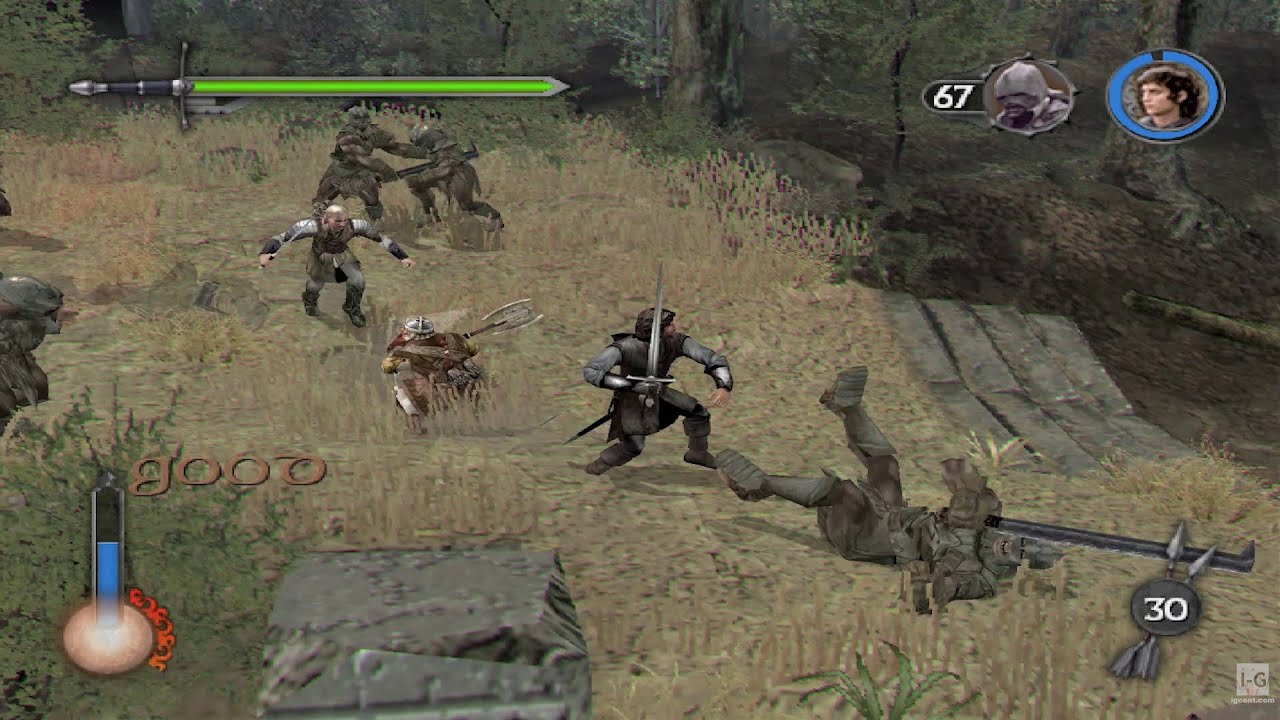Click the green health bar segment

pyautogui.click(x=370, y=88)
